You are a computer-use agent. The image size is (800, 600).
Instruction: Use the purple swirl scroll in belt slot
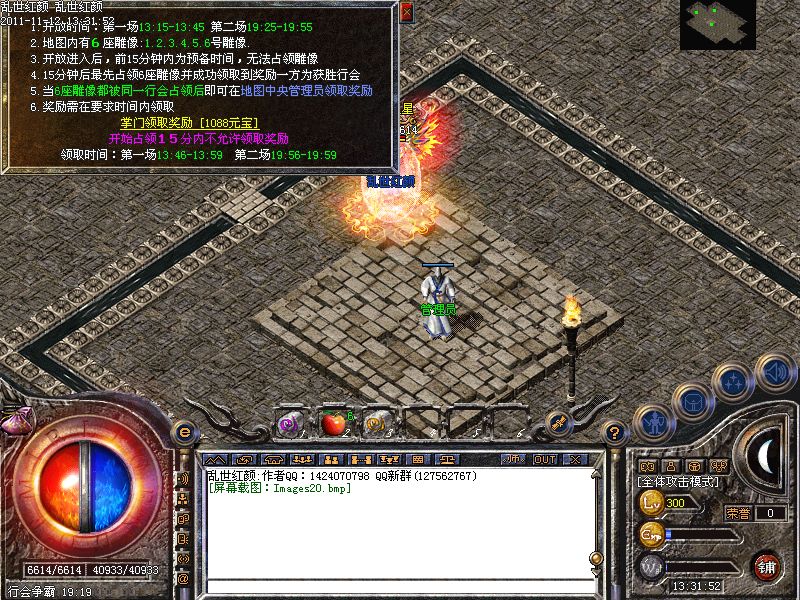(289, 424)
